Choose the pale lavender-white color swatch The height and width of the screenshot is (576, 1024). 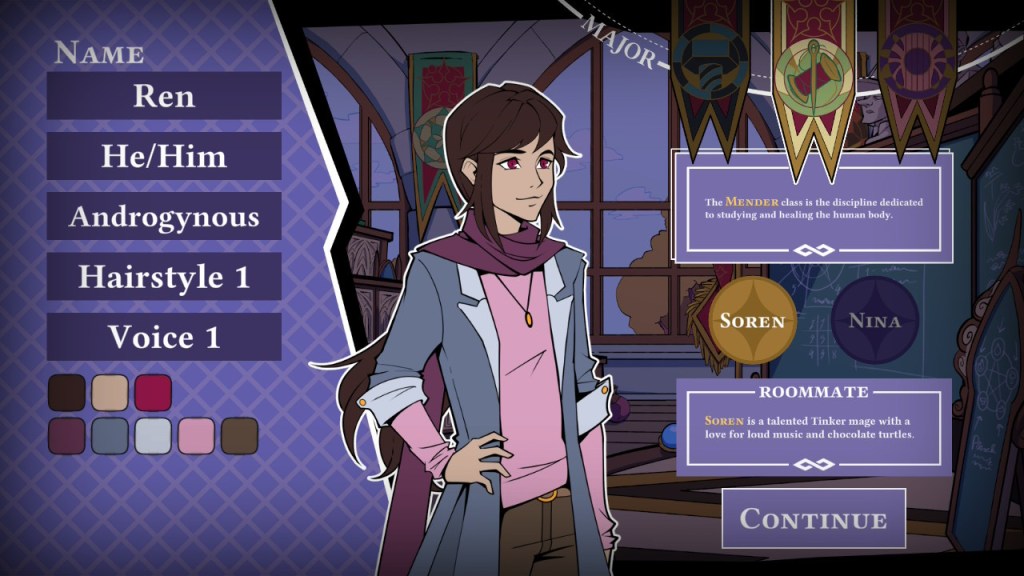153,436
